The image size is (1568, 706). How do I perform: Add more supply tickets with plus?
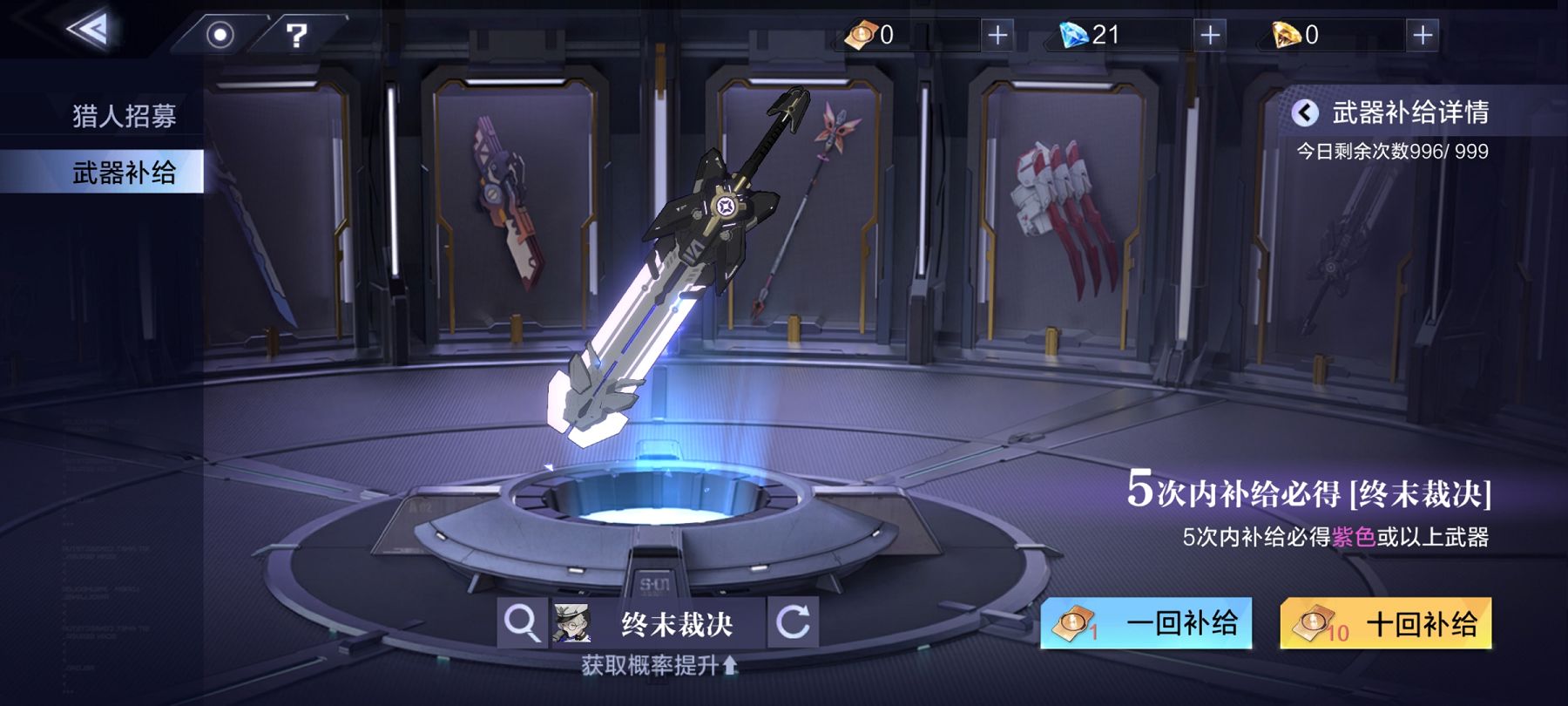[997, 35]
